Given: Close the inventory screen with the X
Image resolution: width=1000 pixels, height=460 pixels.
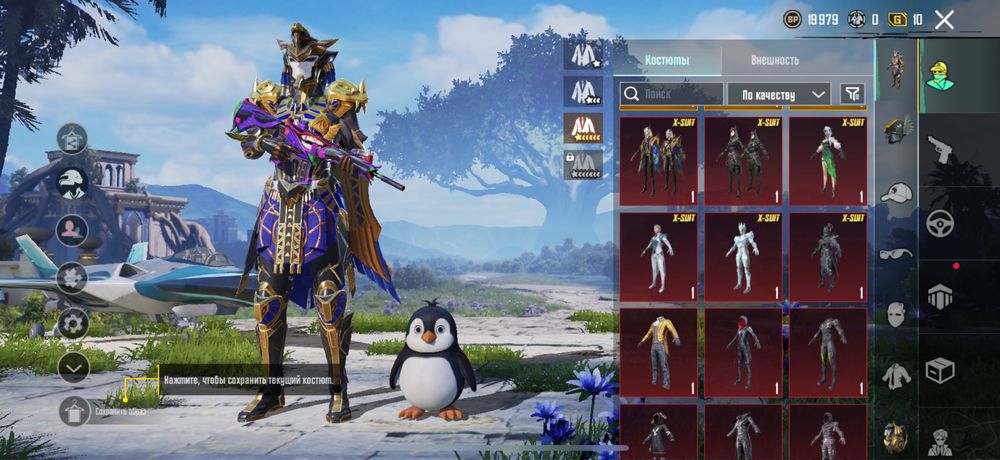Looking at the screenshot, I should [944, 19].
